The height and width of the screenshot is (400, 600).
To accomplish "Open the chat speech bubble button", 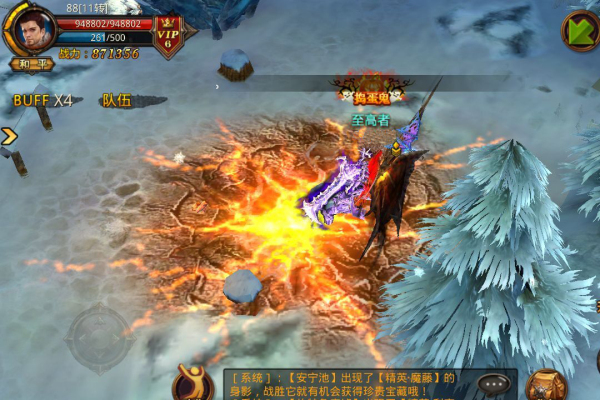I will click(x=493, y=383).
